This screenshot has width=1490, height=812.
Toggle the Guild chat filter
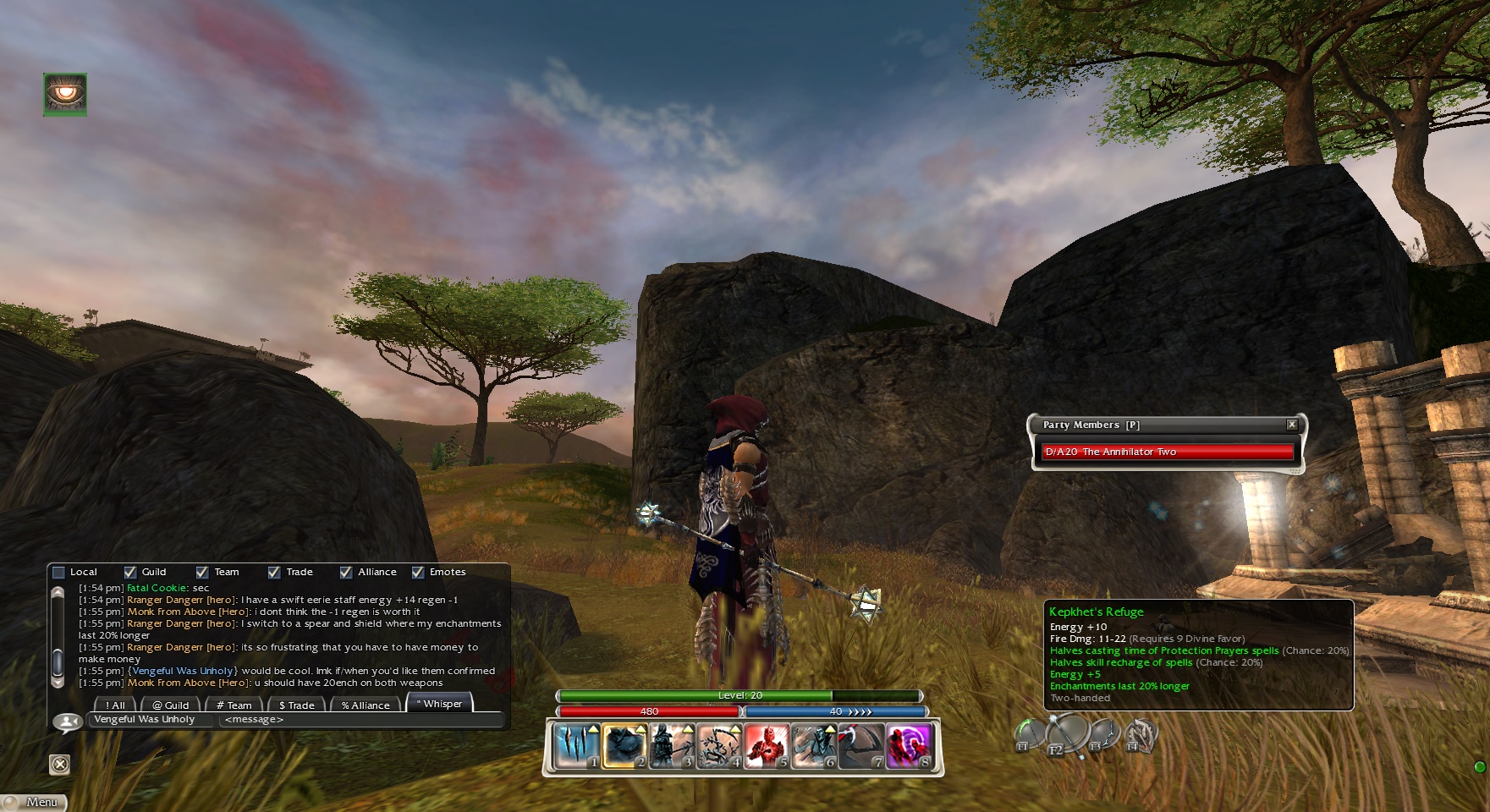130,573
